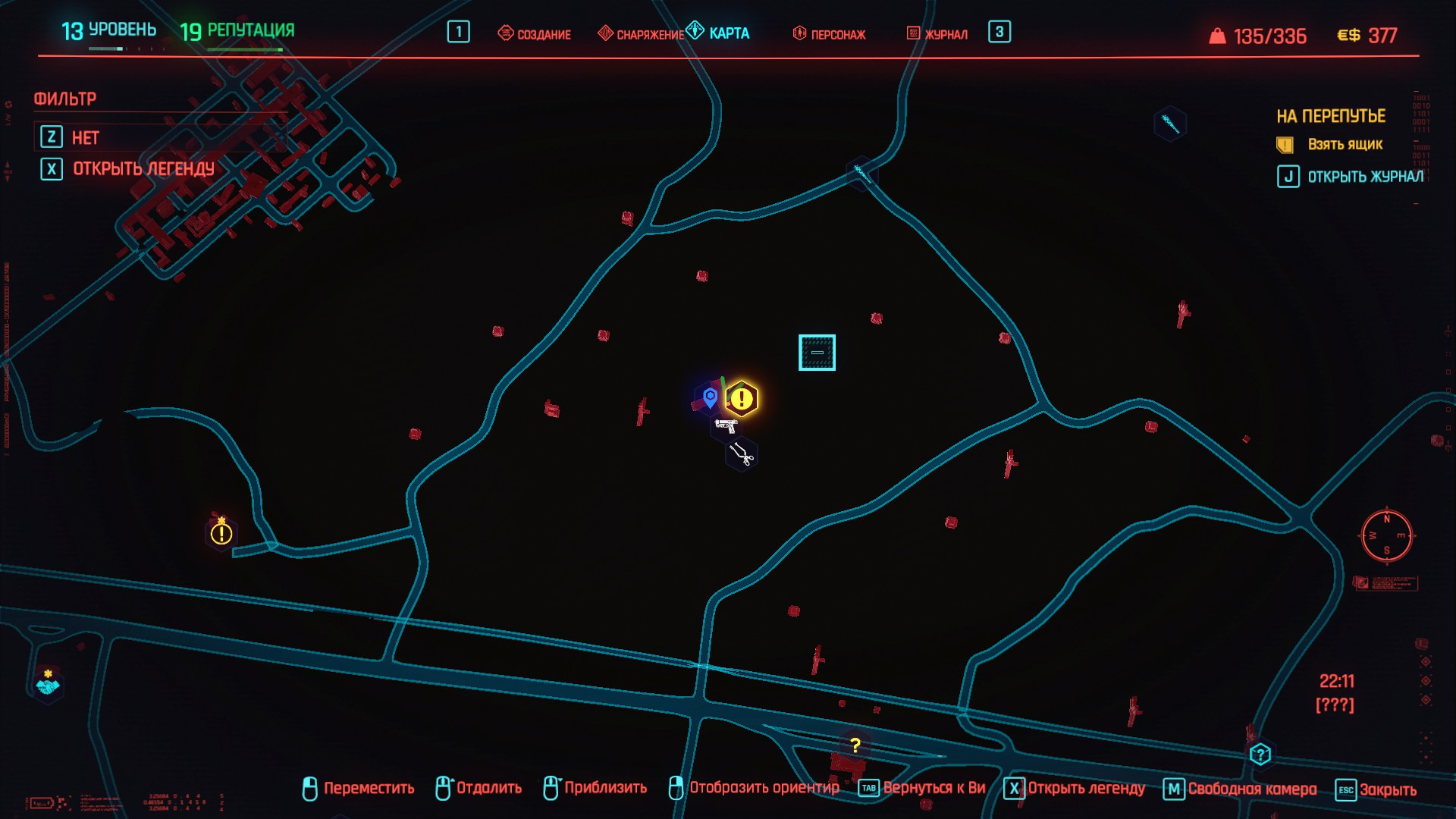Select the yellow exclamation marker with asterisk

click(221, 532)
